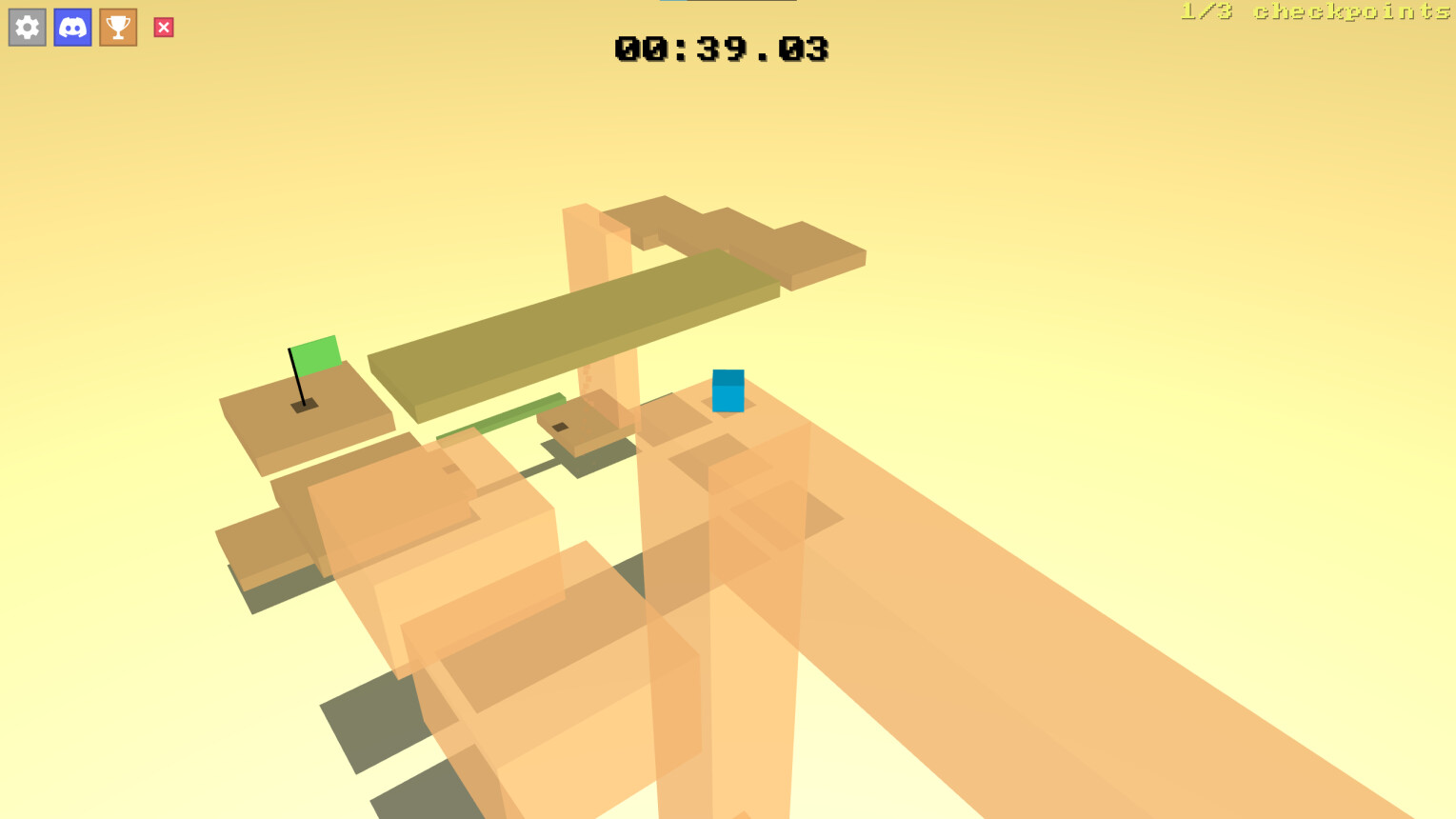Click the bronze trophy cup icon
This screenshot has width=1456, height=819.
pos(117,27)
